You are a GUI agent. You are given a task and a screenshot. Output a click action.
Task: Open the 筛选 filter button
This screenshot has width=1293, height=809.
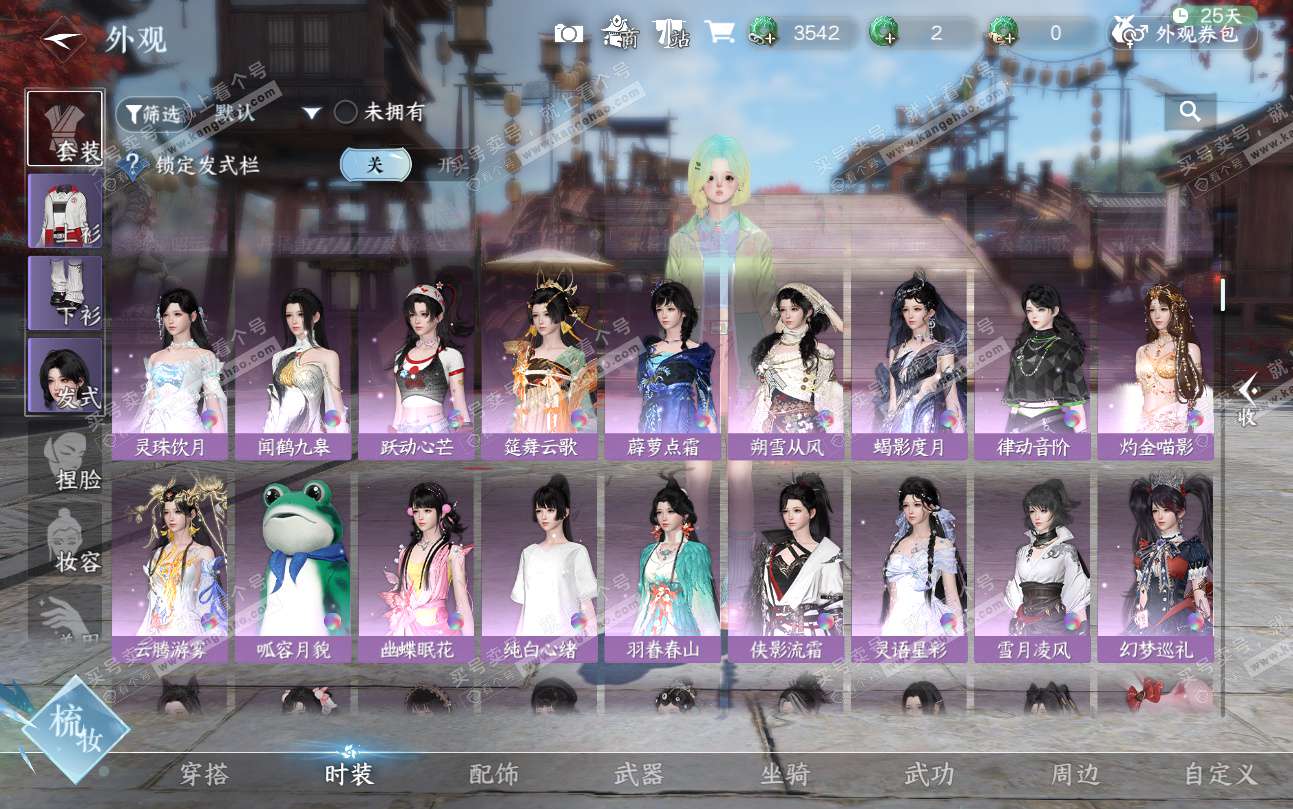coord(153,114)
